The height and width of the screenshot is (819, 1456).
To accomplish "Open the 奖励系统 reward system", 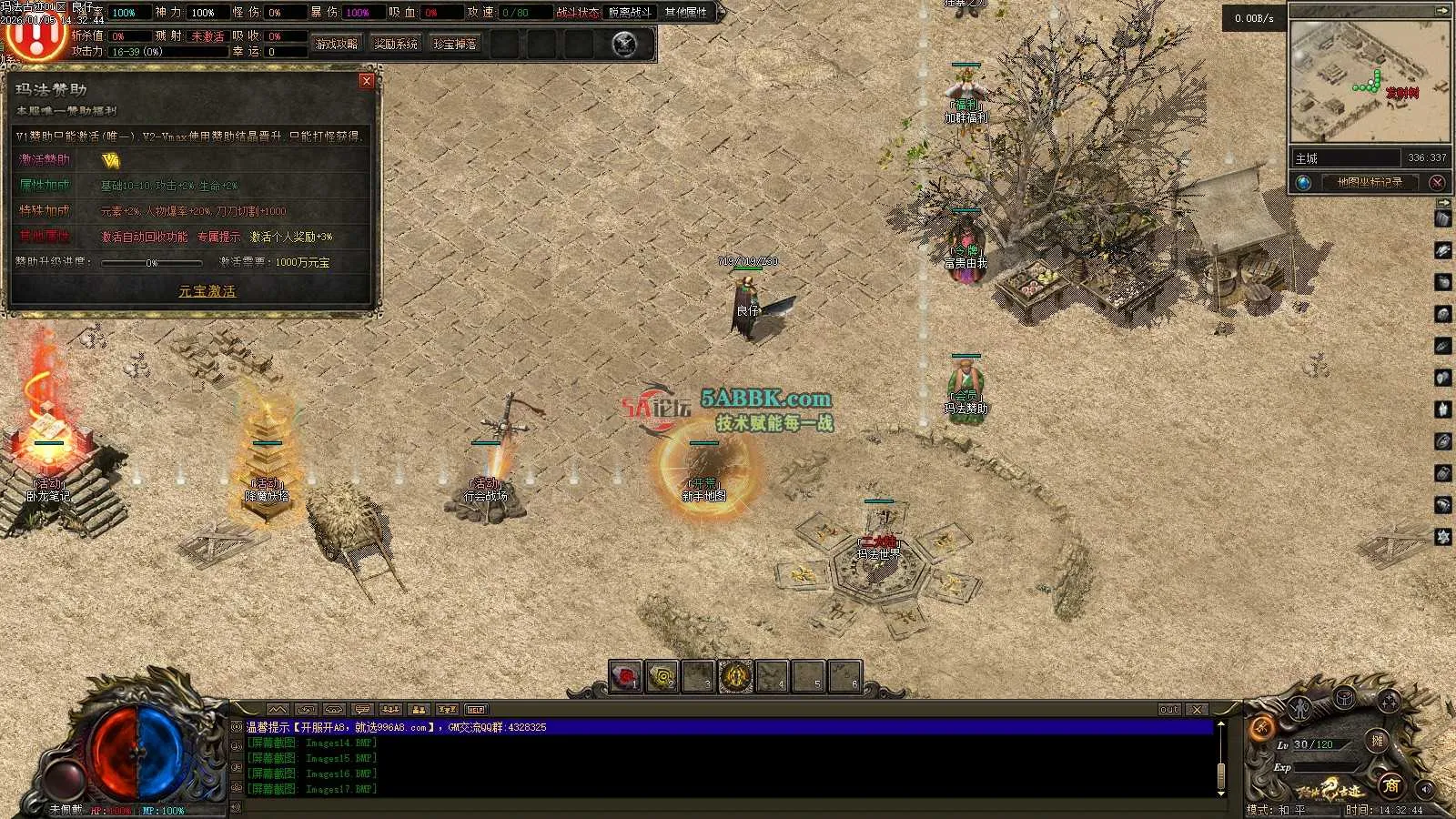I will 396,44.
